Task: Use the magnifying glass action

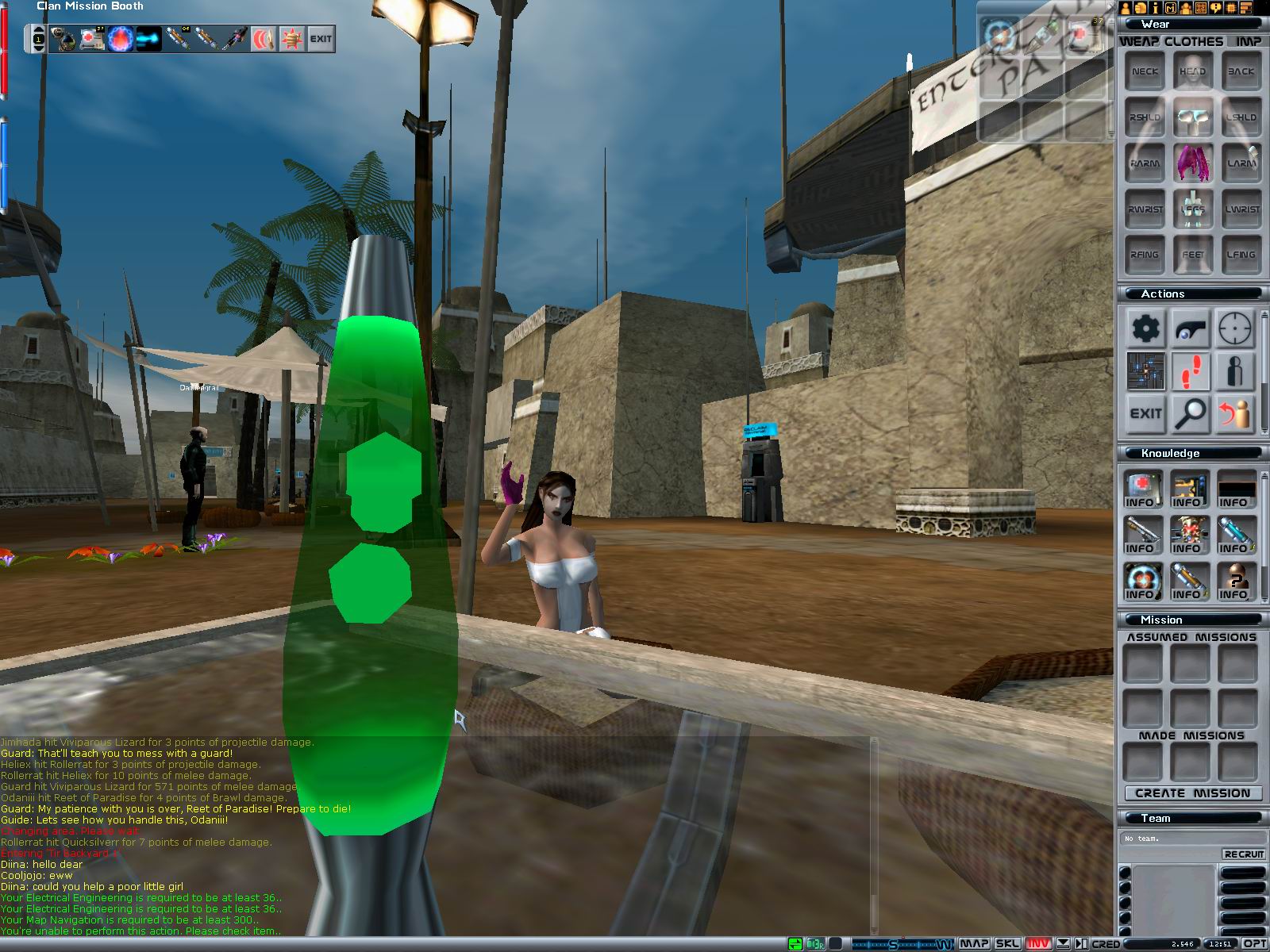Action: click(1191, 413)
